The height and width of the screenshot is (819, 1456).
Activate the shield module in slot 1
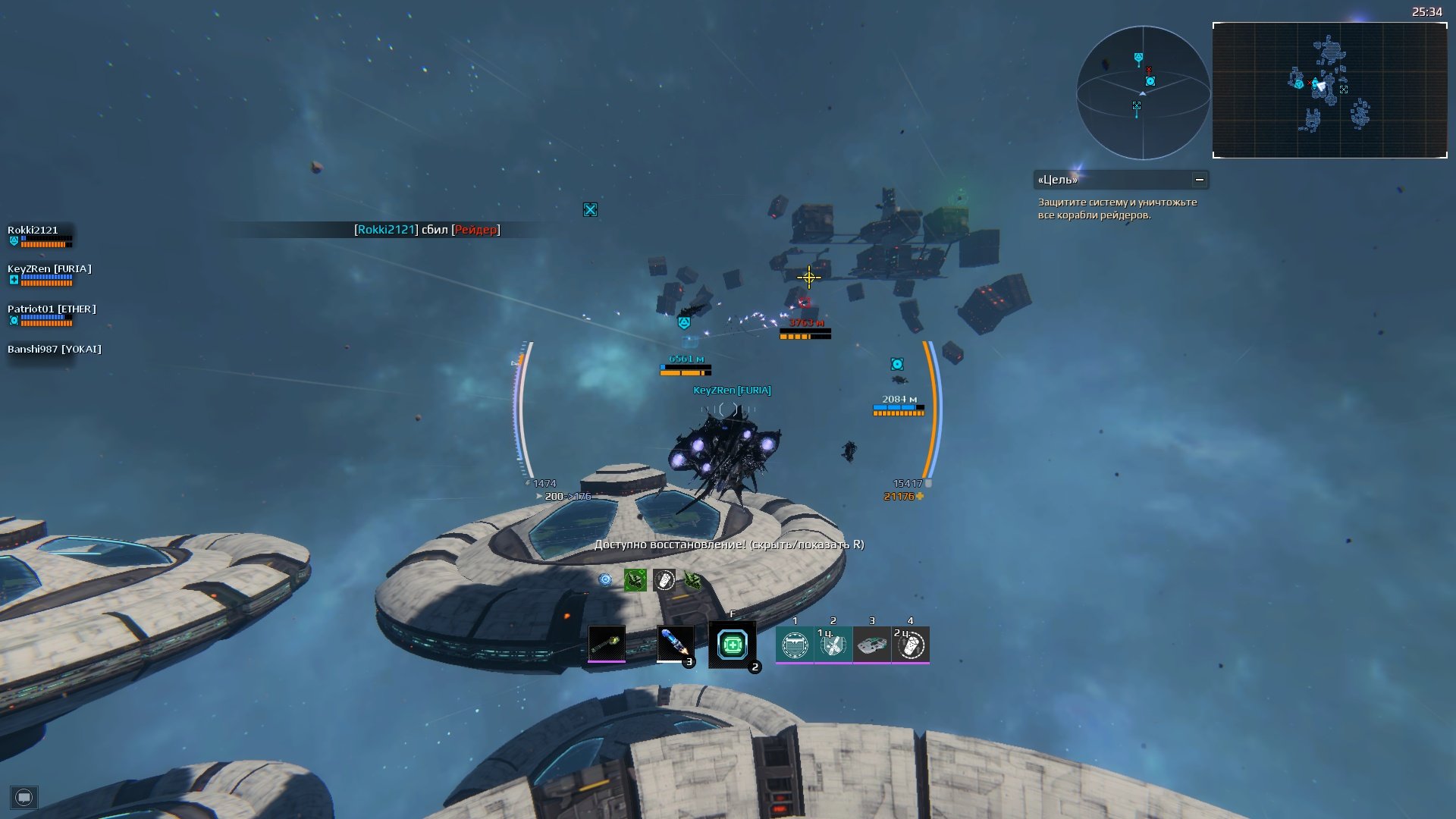(x=795, y=645)
